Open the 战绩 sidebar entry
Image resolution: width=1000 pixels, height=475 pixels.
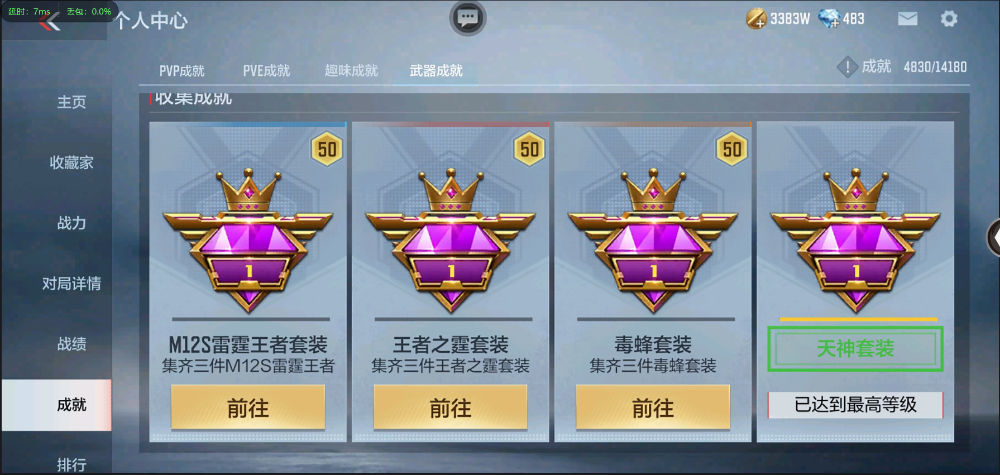(x=71, y=344)
